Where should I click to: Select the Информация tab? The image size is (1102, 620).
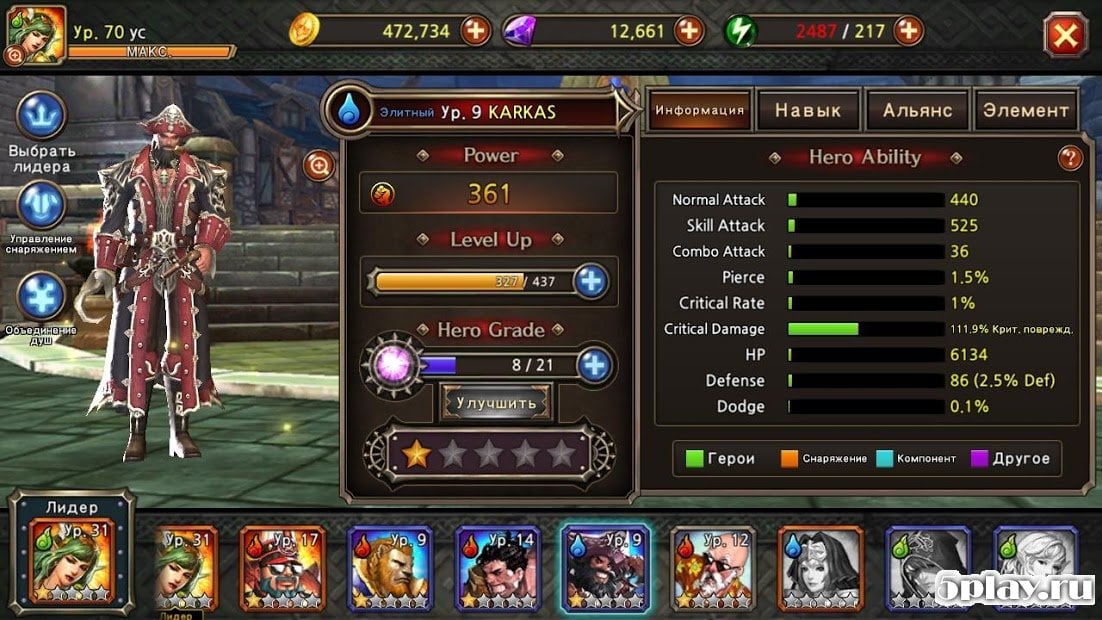(x=699, y=111)
